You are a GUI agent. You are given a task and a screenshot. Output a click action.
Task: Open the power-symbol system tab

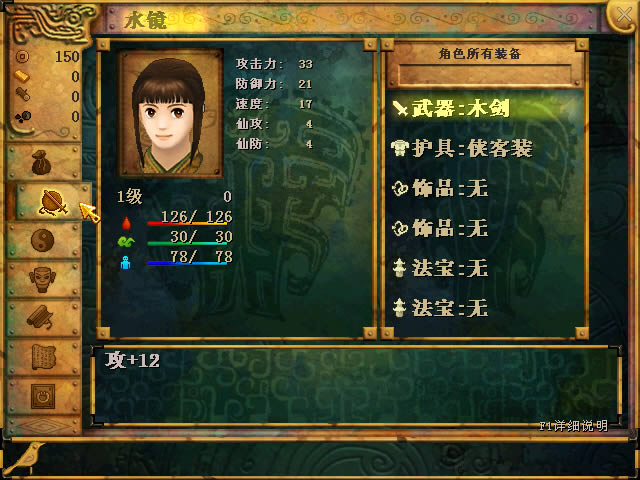42,395
